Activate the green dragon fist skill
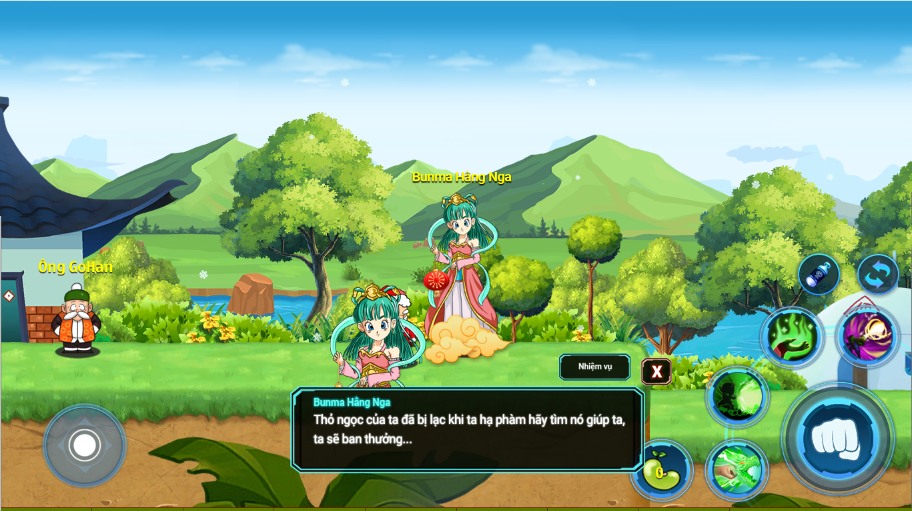The width and height of the screenshot is (912, 511). (x=736, y=470)
